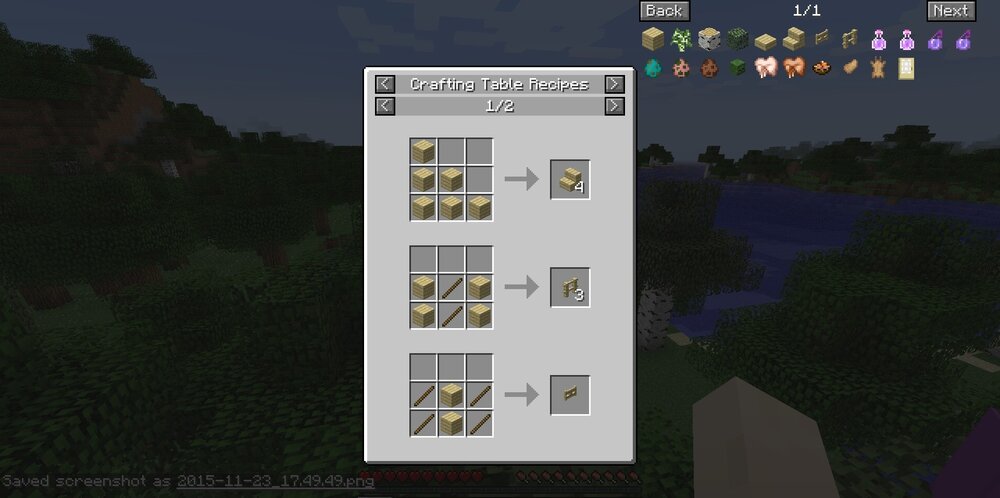Choose the teal spawn egg

click(x=652, y=69)
